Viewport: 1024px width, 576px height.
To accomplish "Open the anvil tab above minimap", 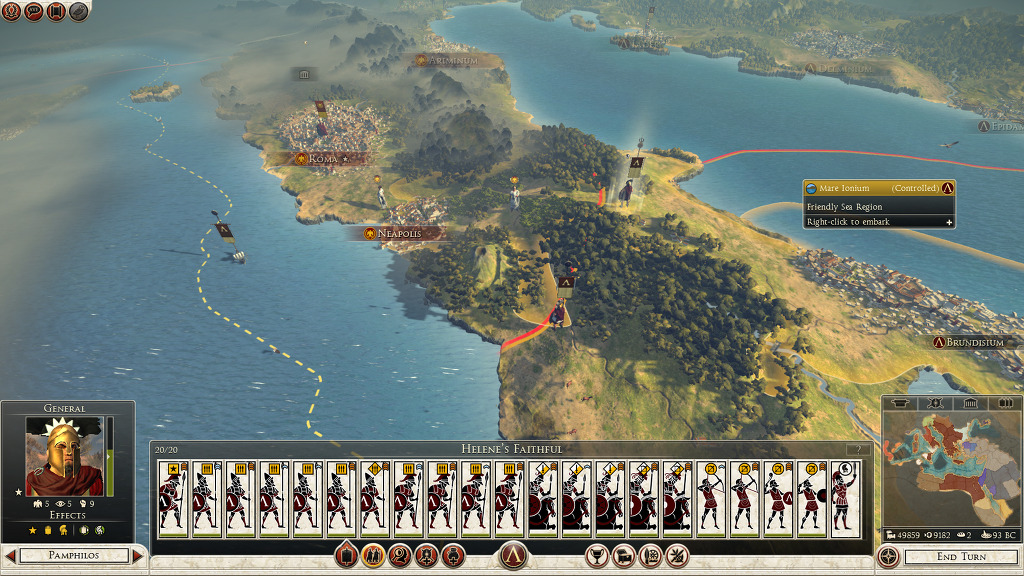I will (x=900, y=403).
